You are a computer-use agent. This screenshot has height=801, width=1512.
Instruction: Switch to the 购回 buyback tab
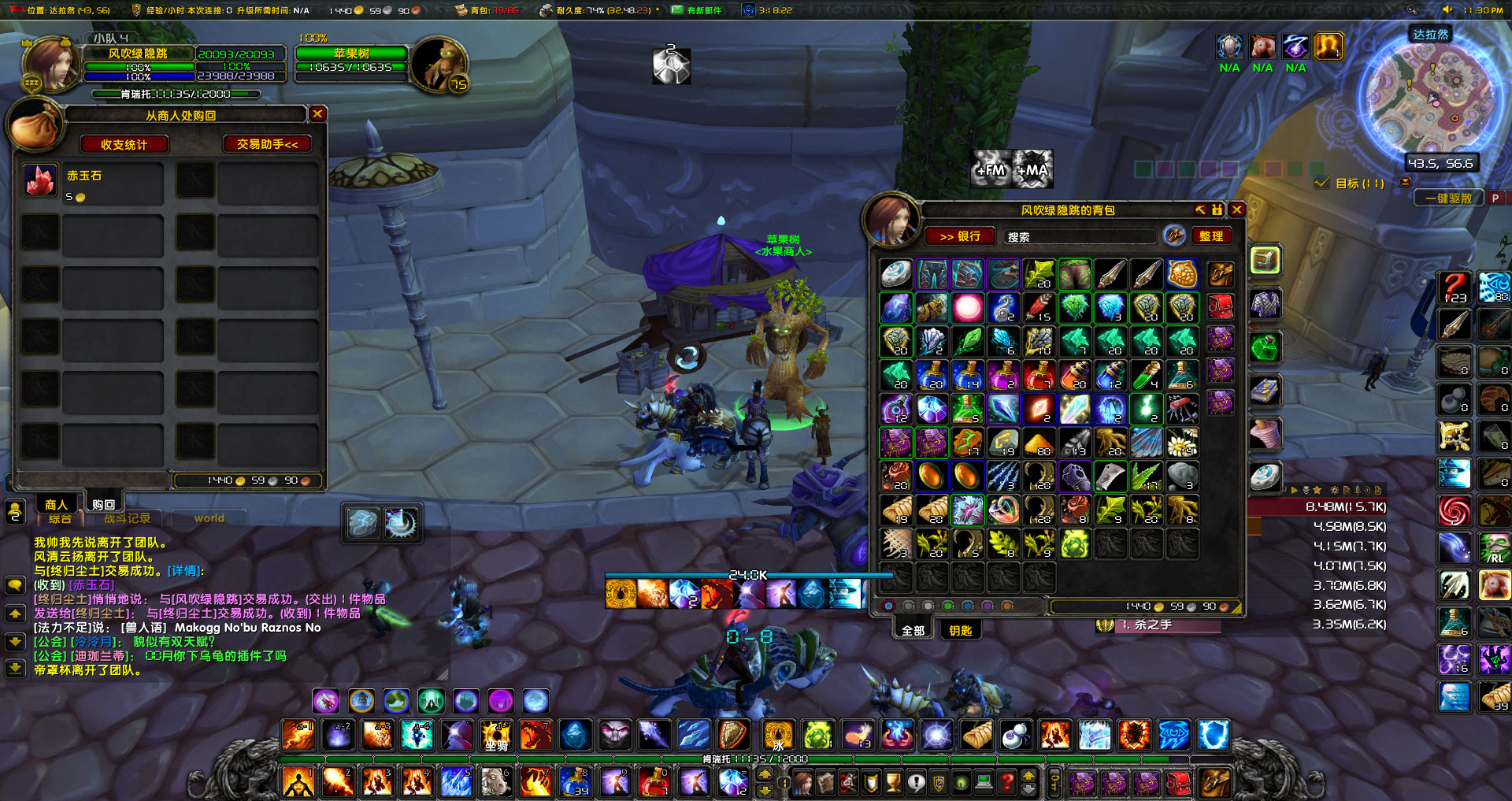tap(103, 503)
